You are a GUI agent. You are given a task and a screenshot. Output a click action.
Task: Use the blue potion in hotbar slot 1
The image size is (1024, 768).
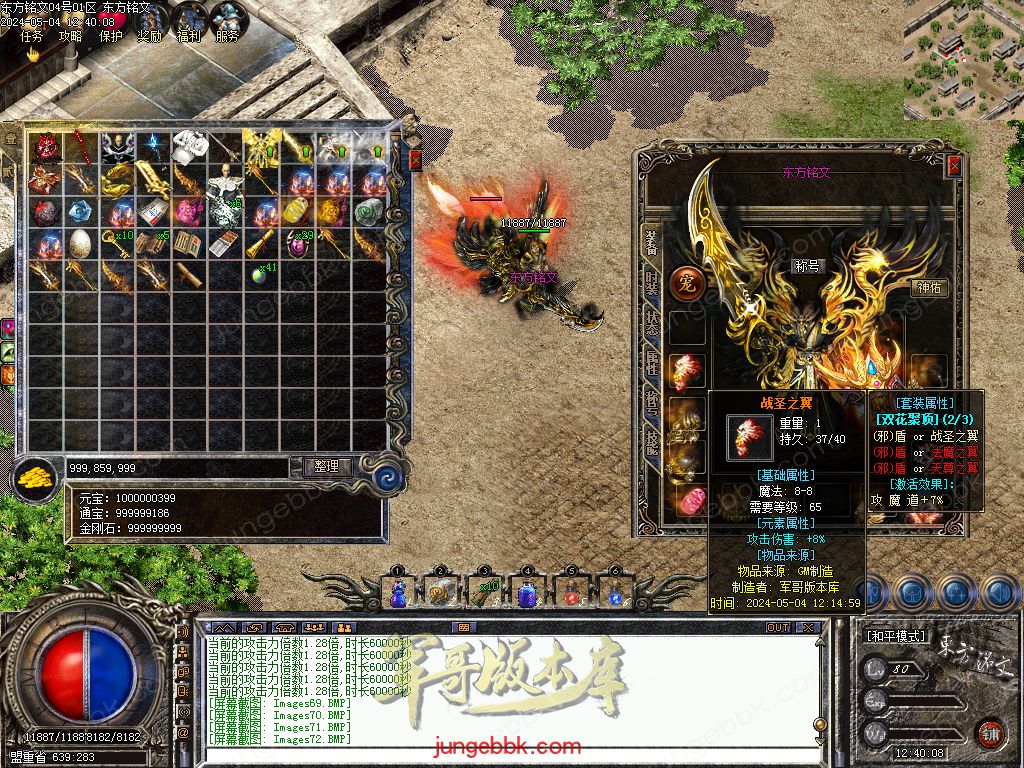[x=398, y=592]
